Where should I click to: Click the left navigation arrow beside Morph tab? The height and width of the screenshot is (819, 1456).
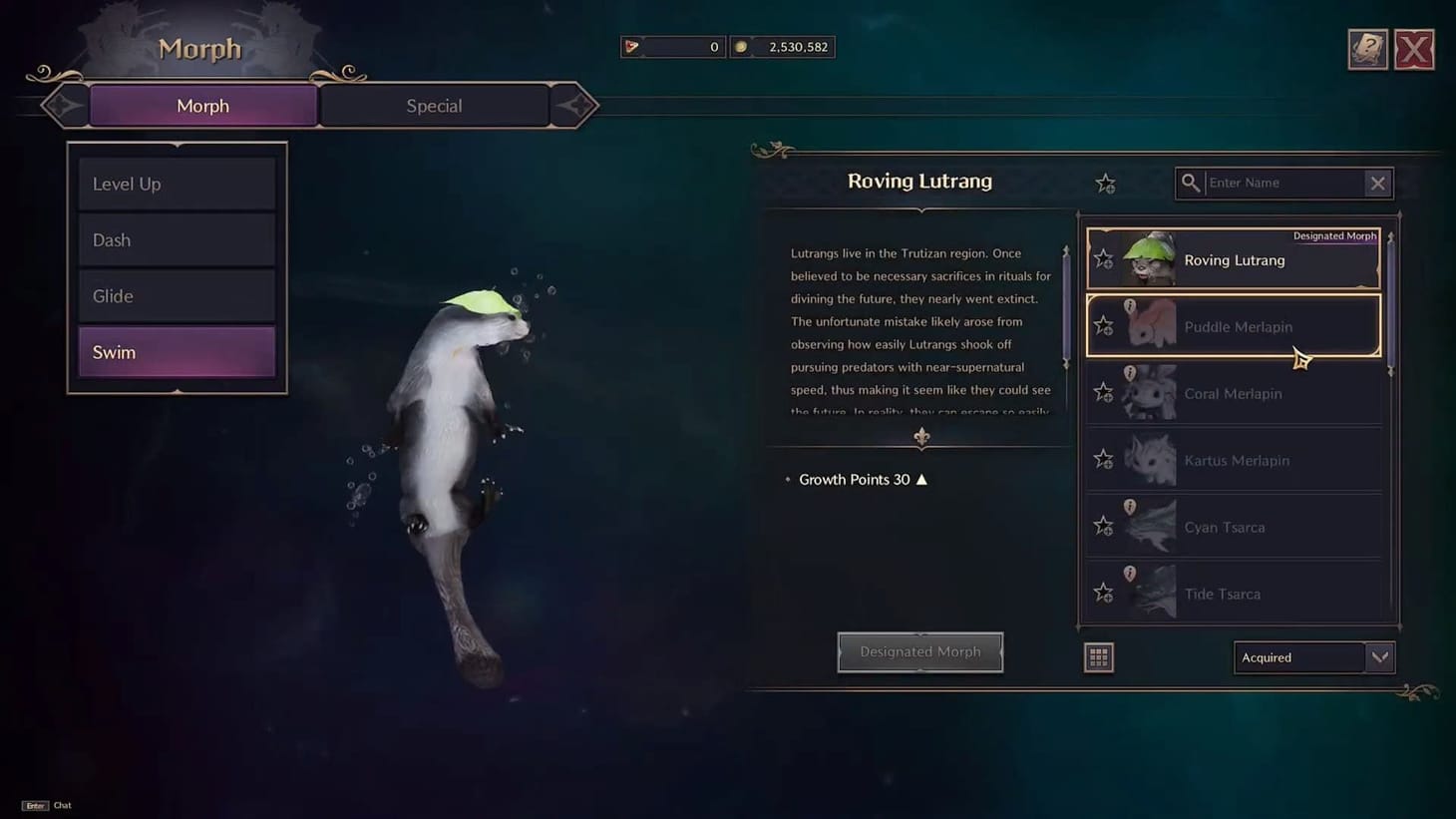(x=62, y=104)
